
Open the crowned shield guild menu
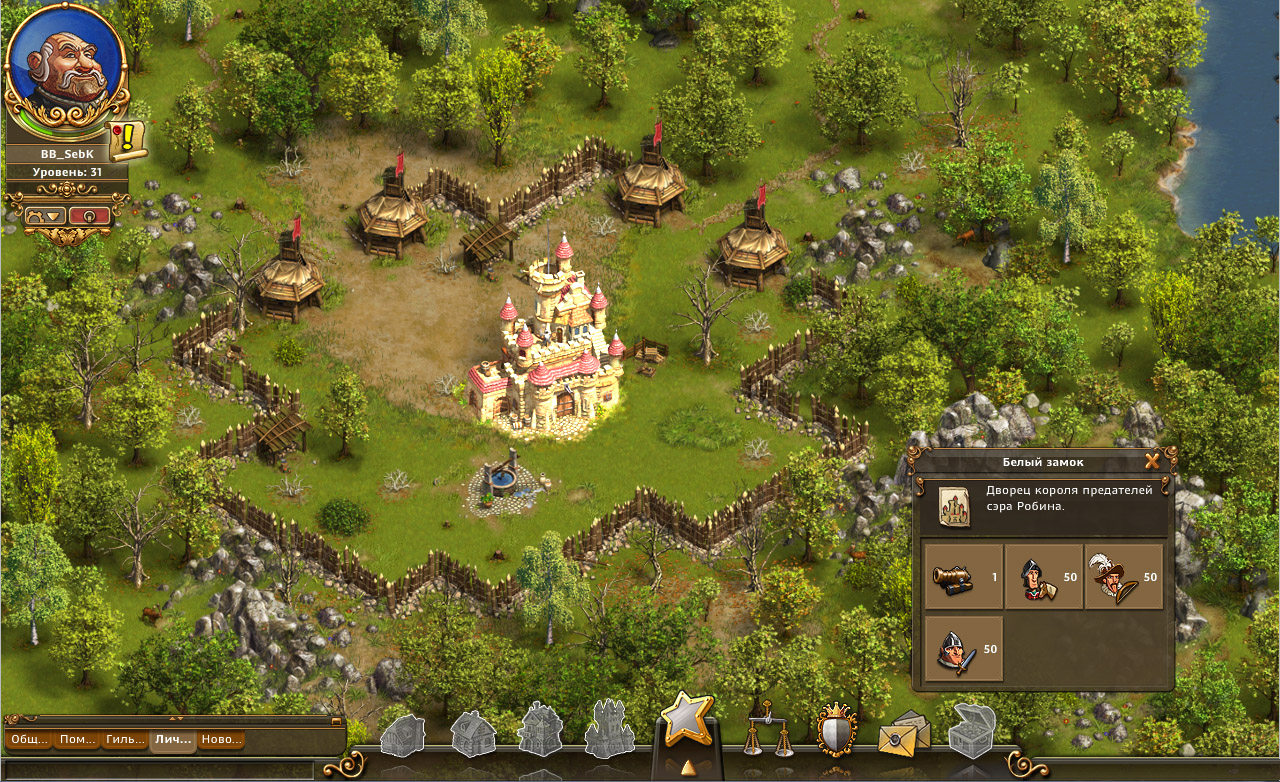click(x=836, y=731)
